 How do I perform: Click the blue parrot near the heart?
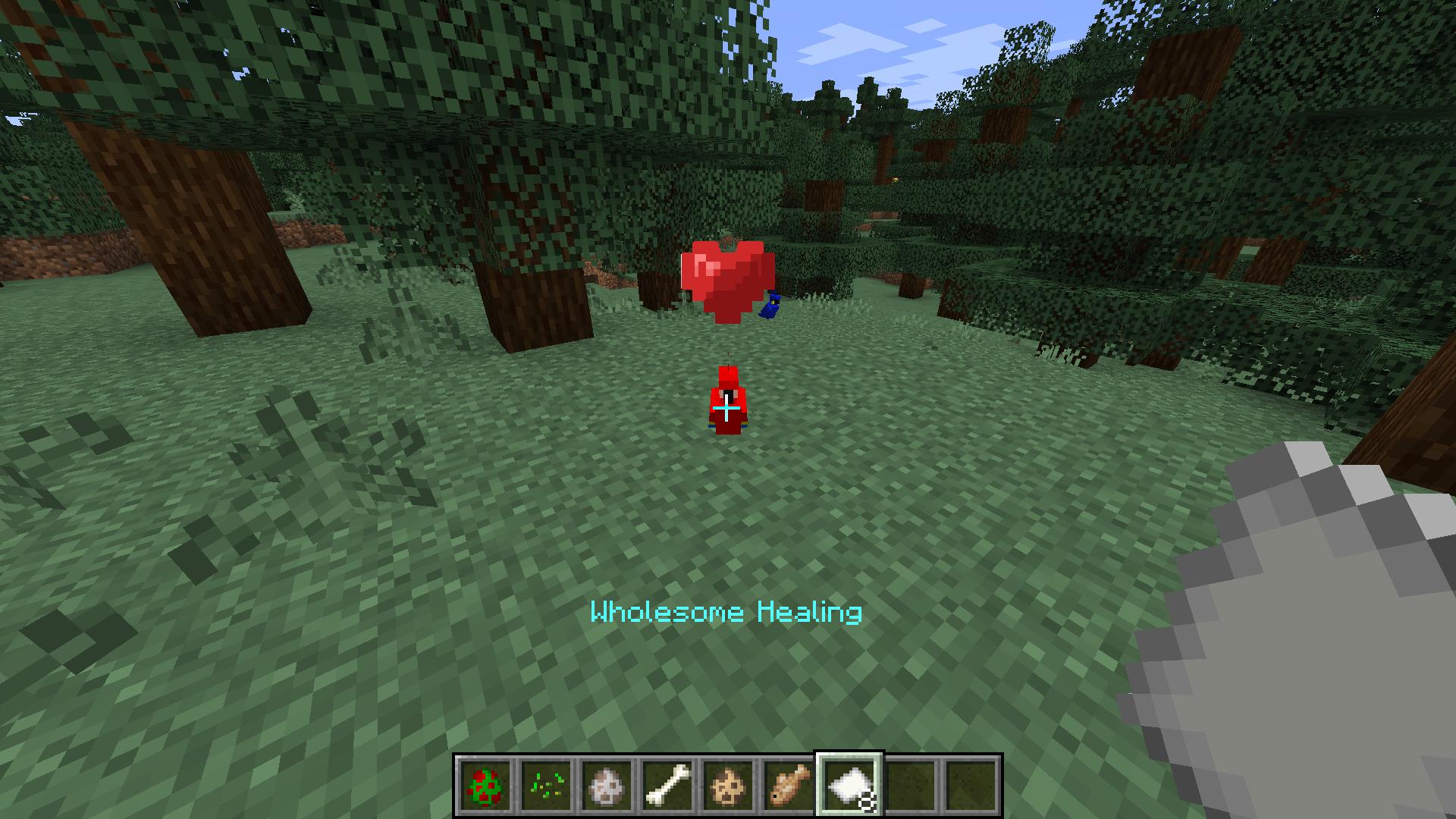pos(772,306)
